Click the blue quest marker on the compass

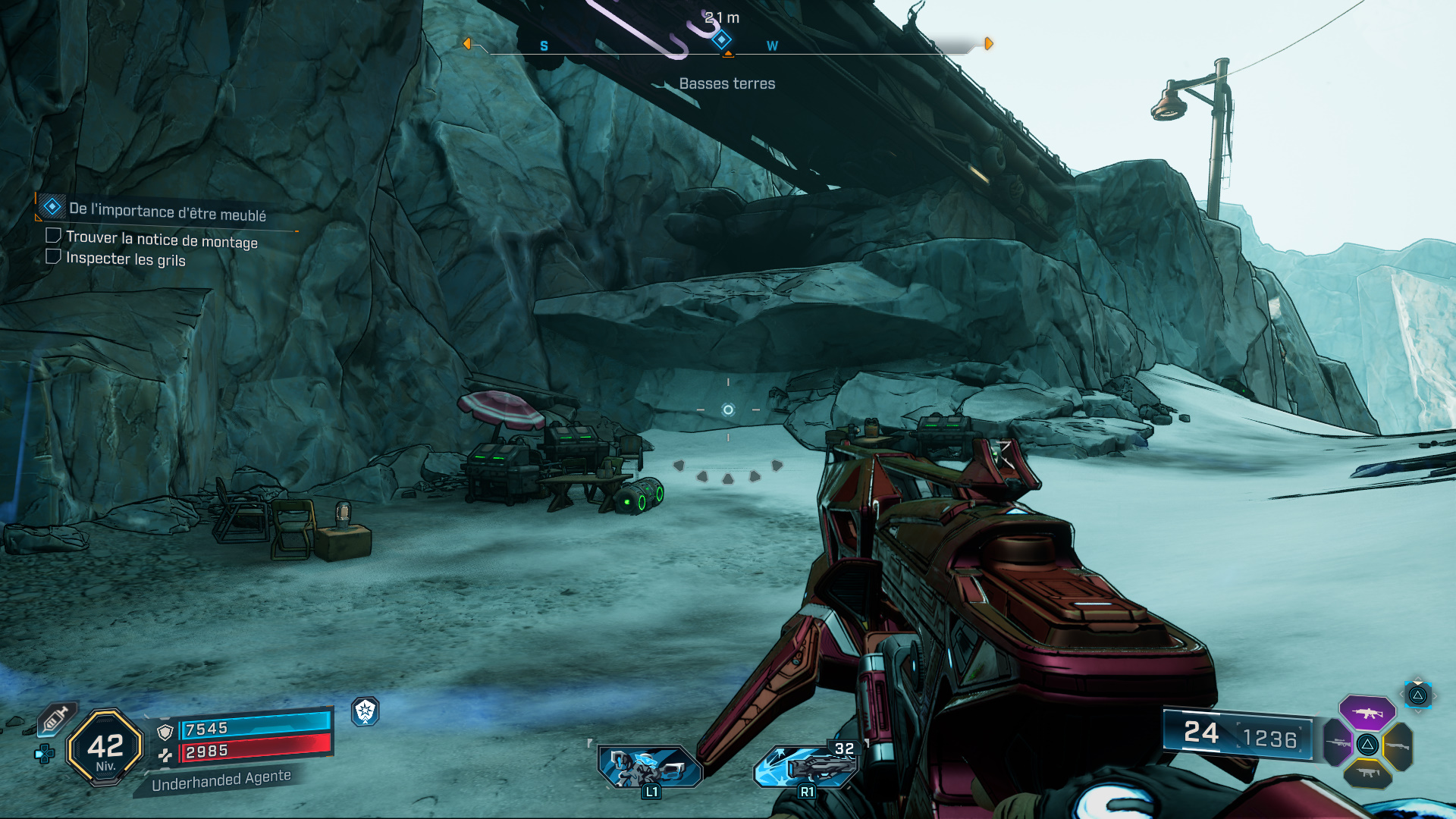pyautogui.click(x=722, y=39)
